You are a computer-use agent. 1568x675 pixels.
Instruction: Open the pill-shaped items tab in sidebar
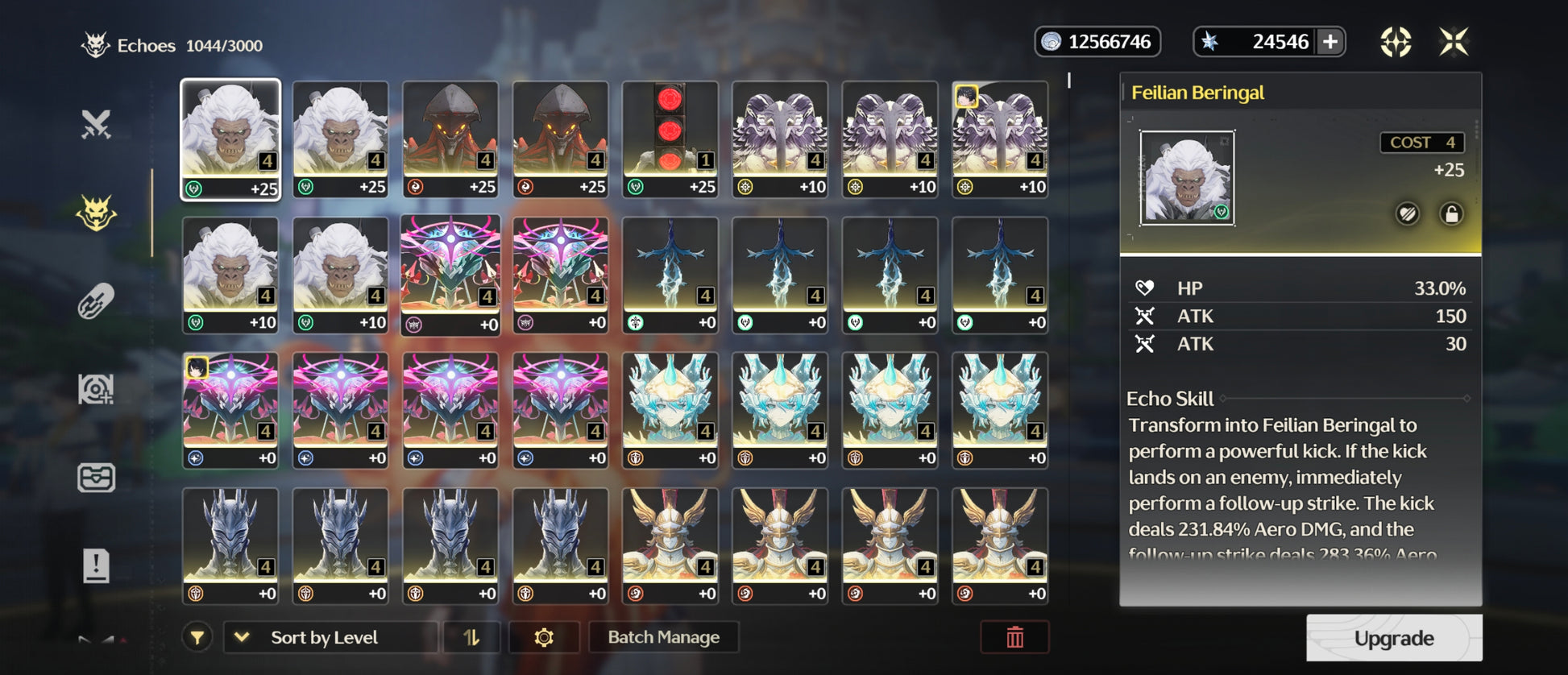pos(96,301)
